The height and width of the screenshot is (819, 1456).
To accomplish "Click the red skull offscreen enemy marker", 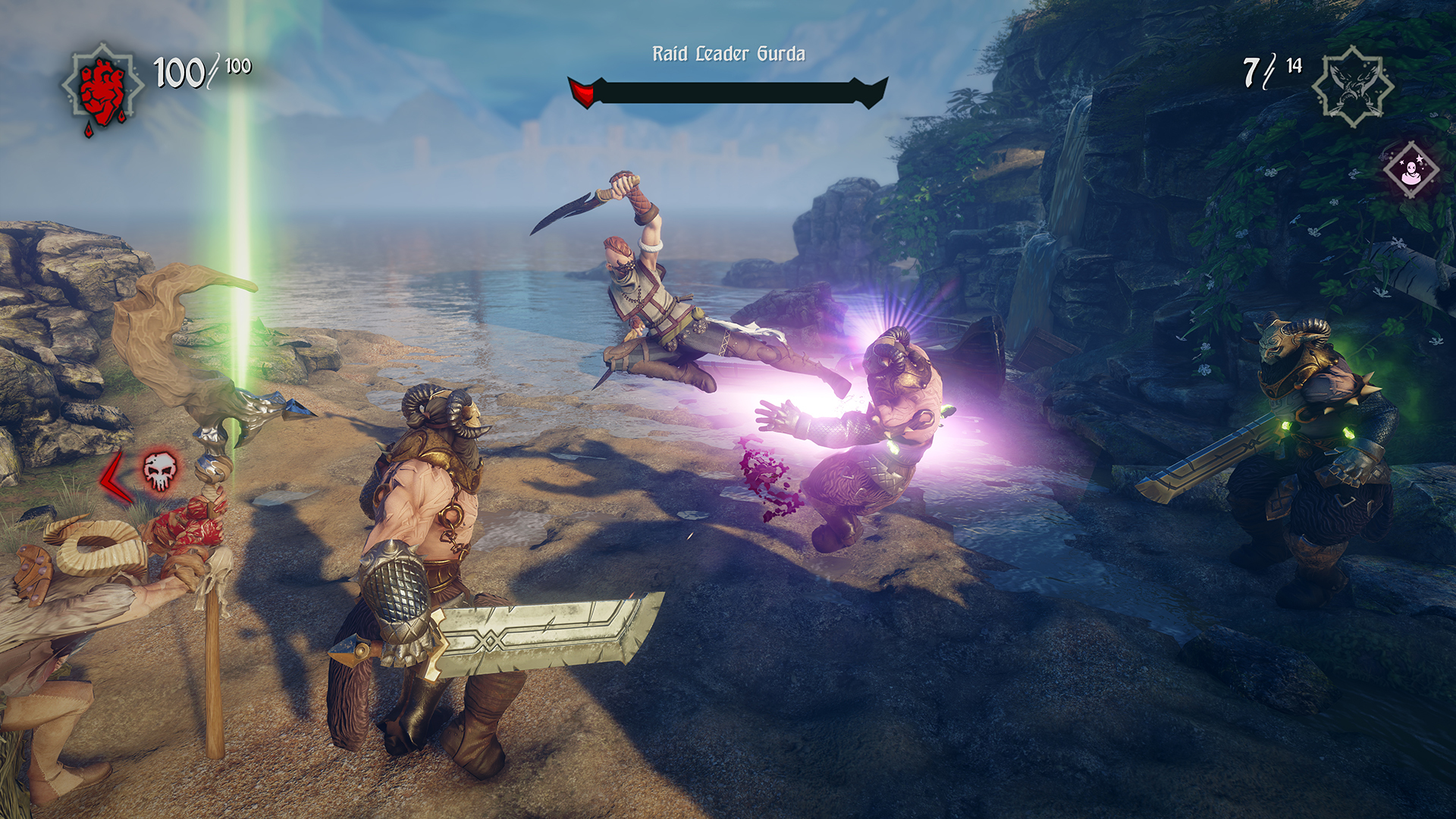I will coord(160,472).
